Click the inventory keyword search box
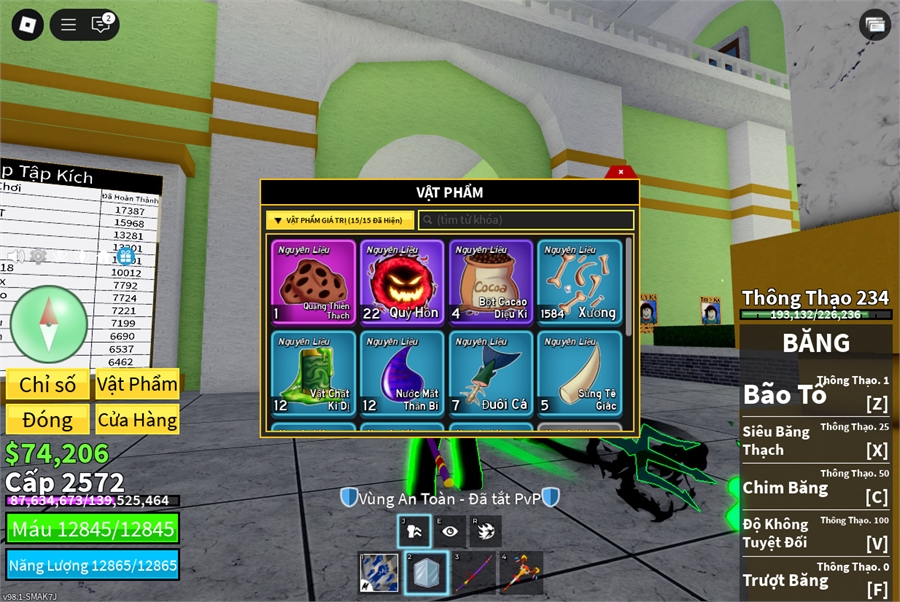This screenshot has height=602, width=900. point(526,220)
